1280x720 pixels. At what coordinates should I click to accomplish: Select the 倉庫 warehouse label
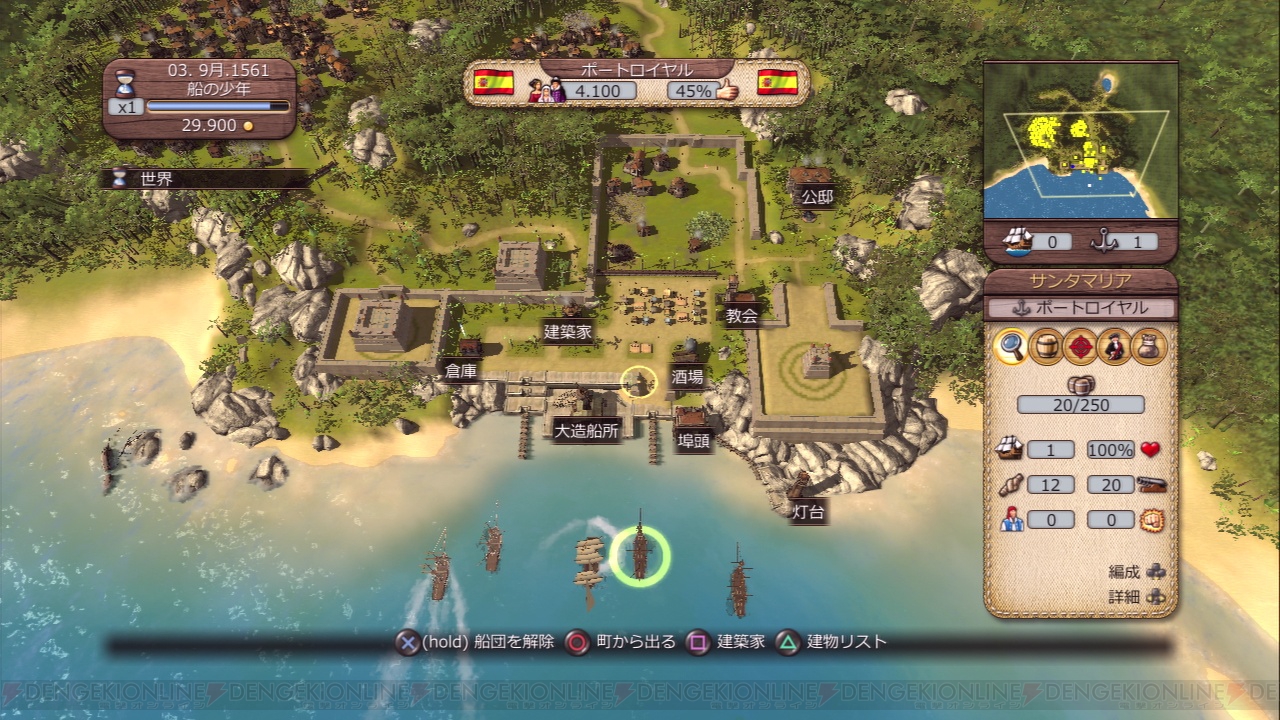point(461,370)
